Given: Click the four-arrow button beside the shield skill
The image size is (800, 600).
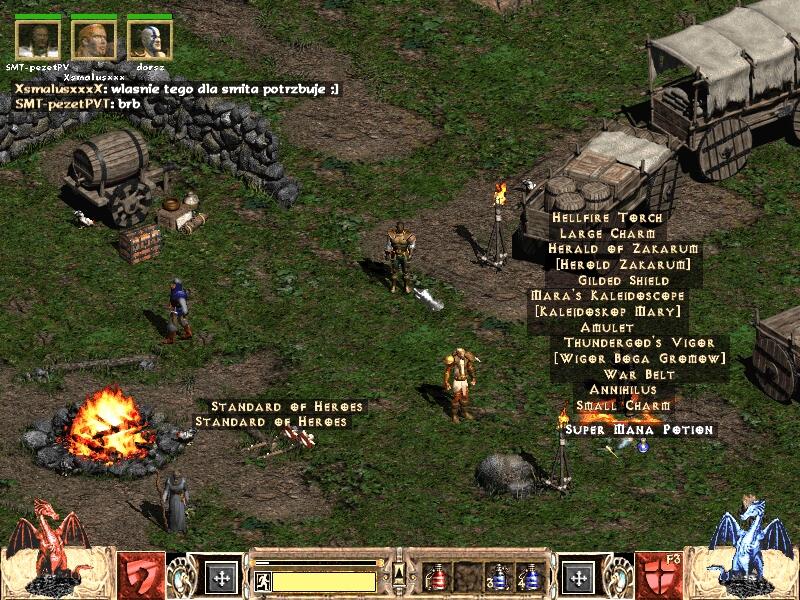Looking at the screenshot, I should pyautogui.click(x=579, y=577).
